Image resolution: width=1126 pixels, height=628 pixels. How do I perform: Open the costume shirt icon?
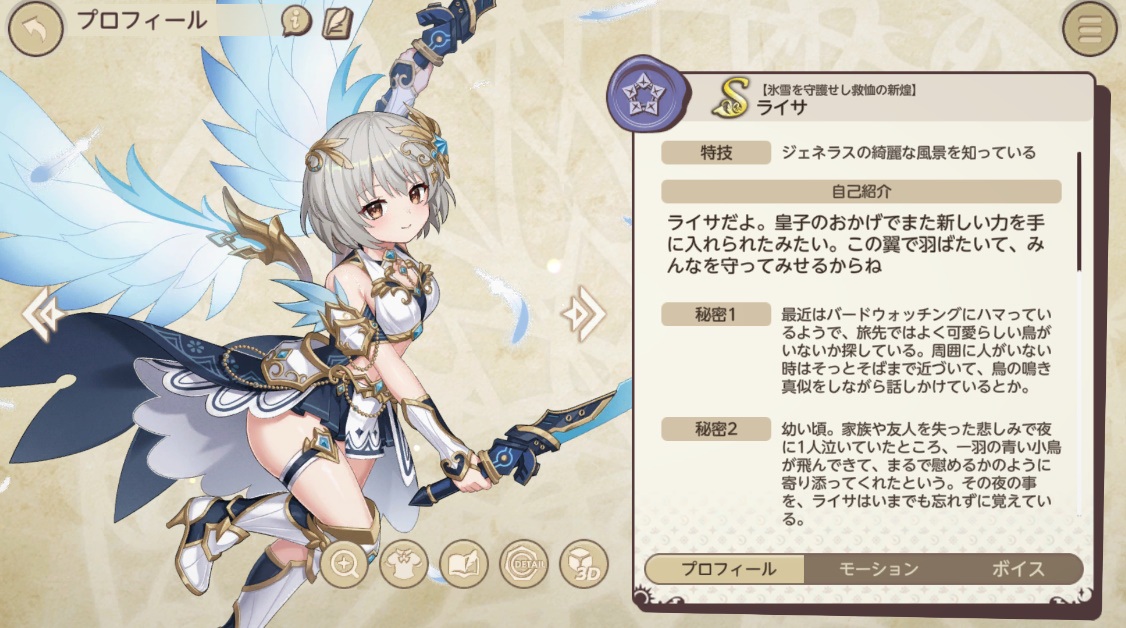[405, 566]
